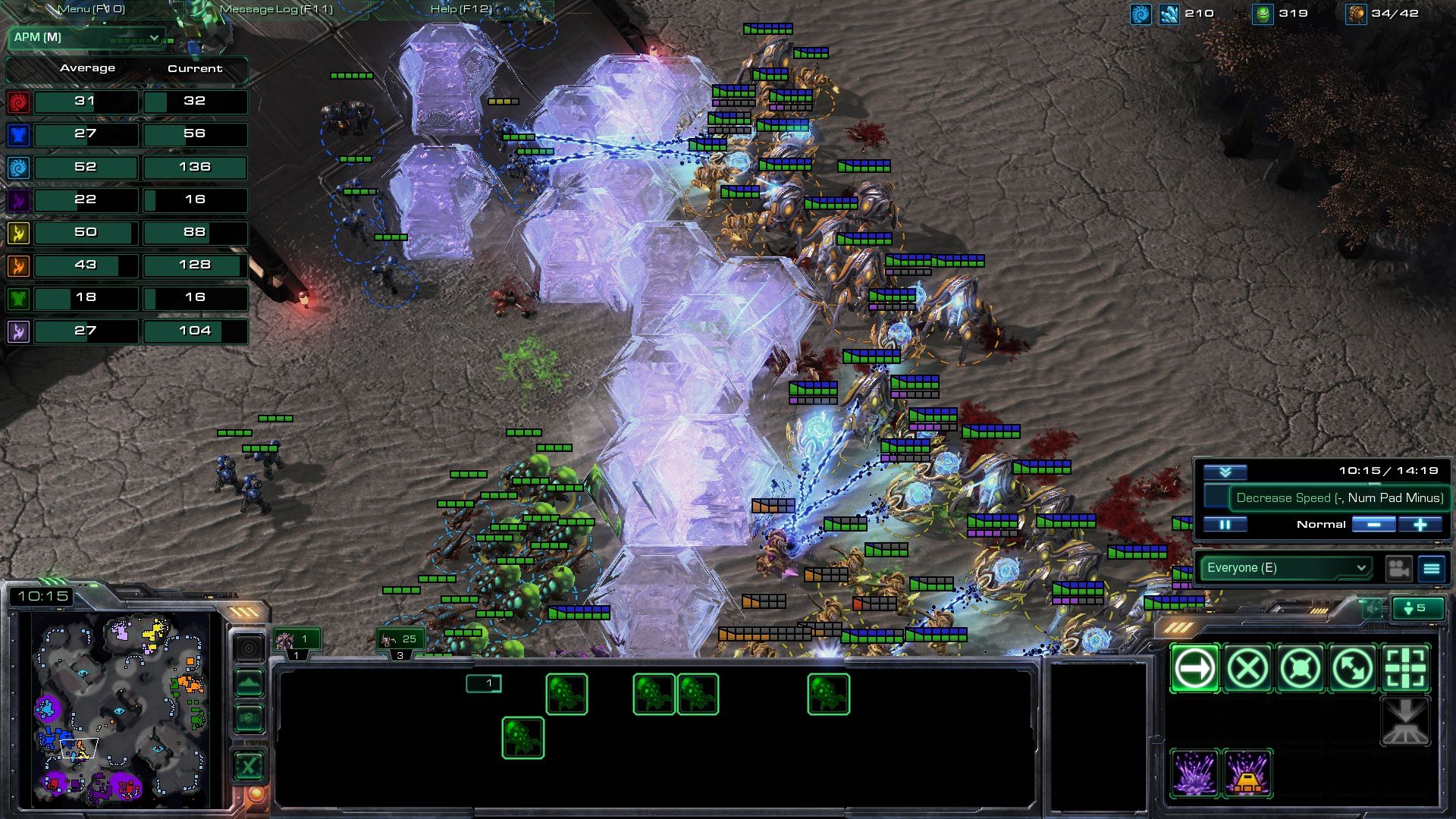Pause the replay playback
The height and width of the screenshot is (819, 1456).
click(1226, 523)
